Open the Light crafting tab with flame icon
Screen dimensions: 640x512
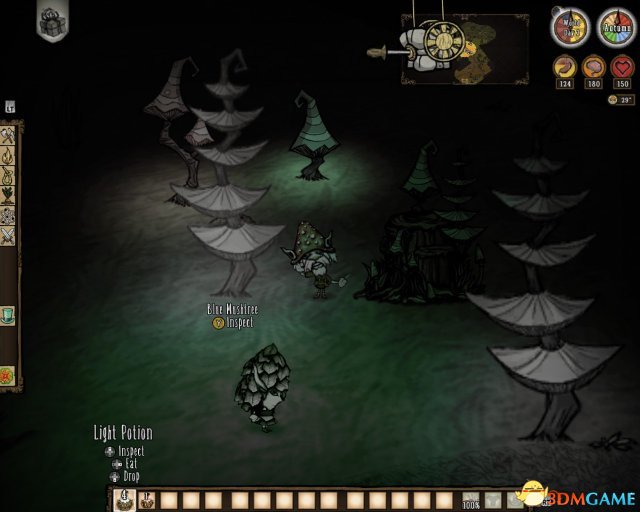coord(9,156)
